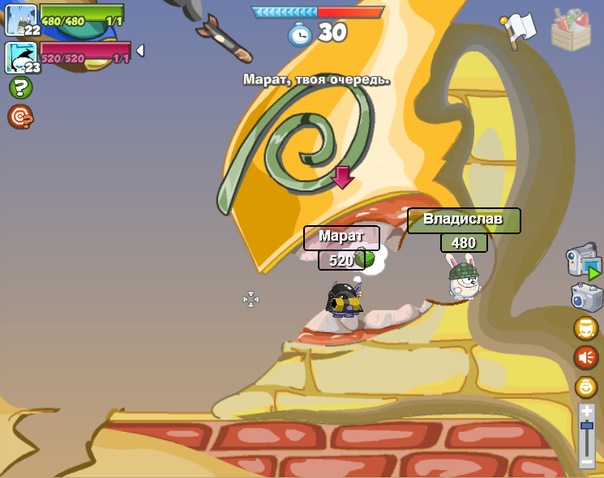Image resolution: width=604 pixels, height=478 pixels.
Task: Open the green question mark help
Action: point(20,87)
